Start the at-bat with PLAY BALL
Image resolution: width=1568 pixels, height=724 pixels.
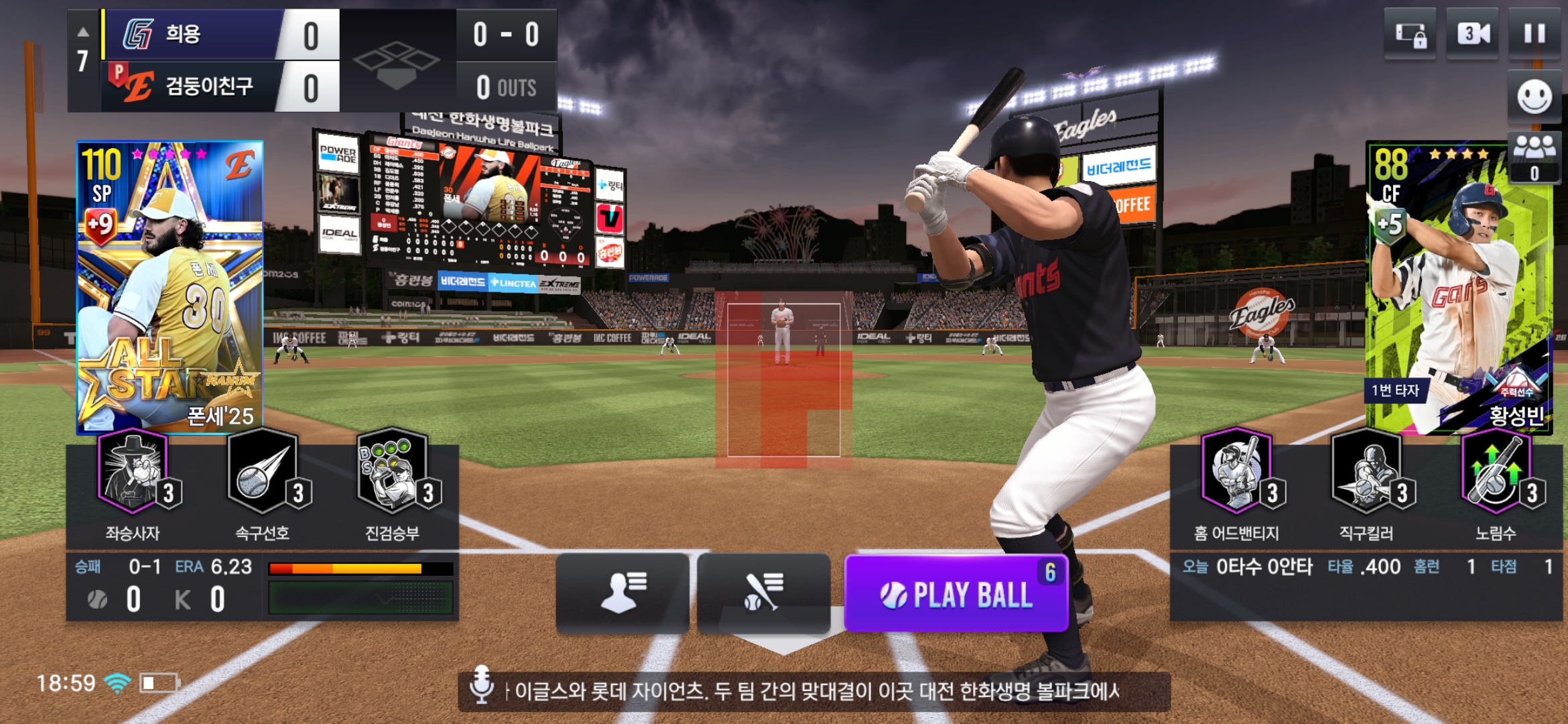coord(956,594)
